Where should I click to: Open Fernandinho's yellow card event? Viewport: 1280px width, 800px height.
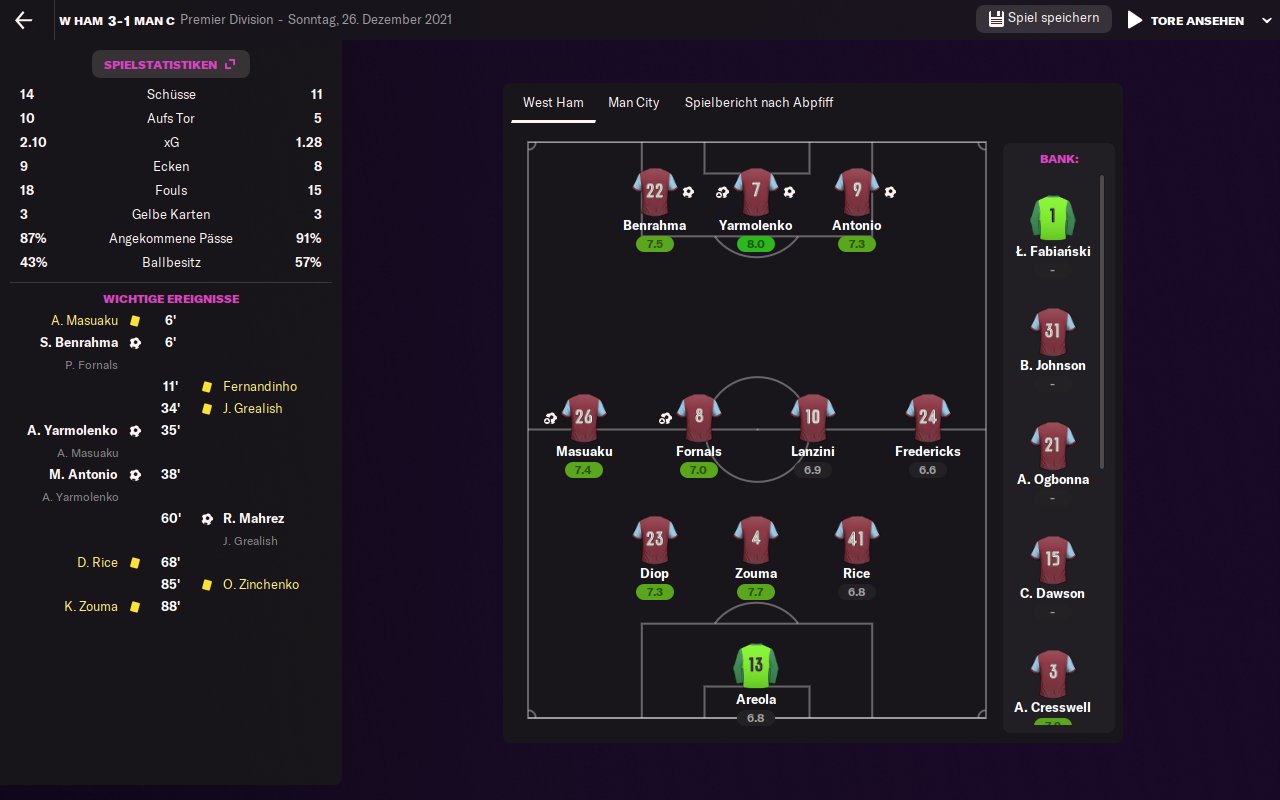(x=259, y=387)
